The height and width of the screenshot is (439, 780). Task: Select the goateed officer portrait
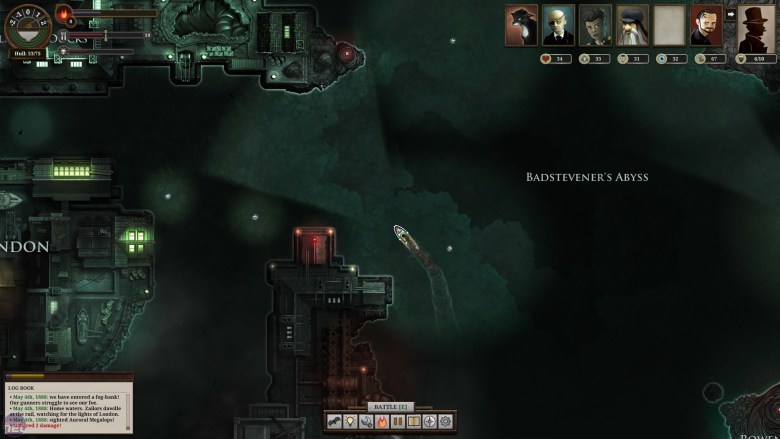point(706,25)
